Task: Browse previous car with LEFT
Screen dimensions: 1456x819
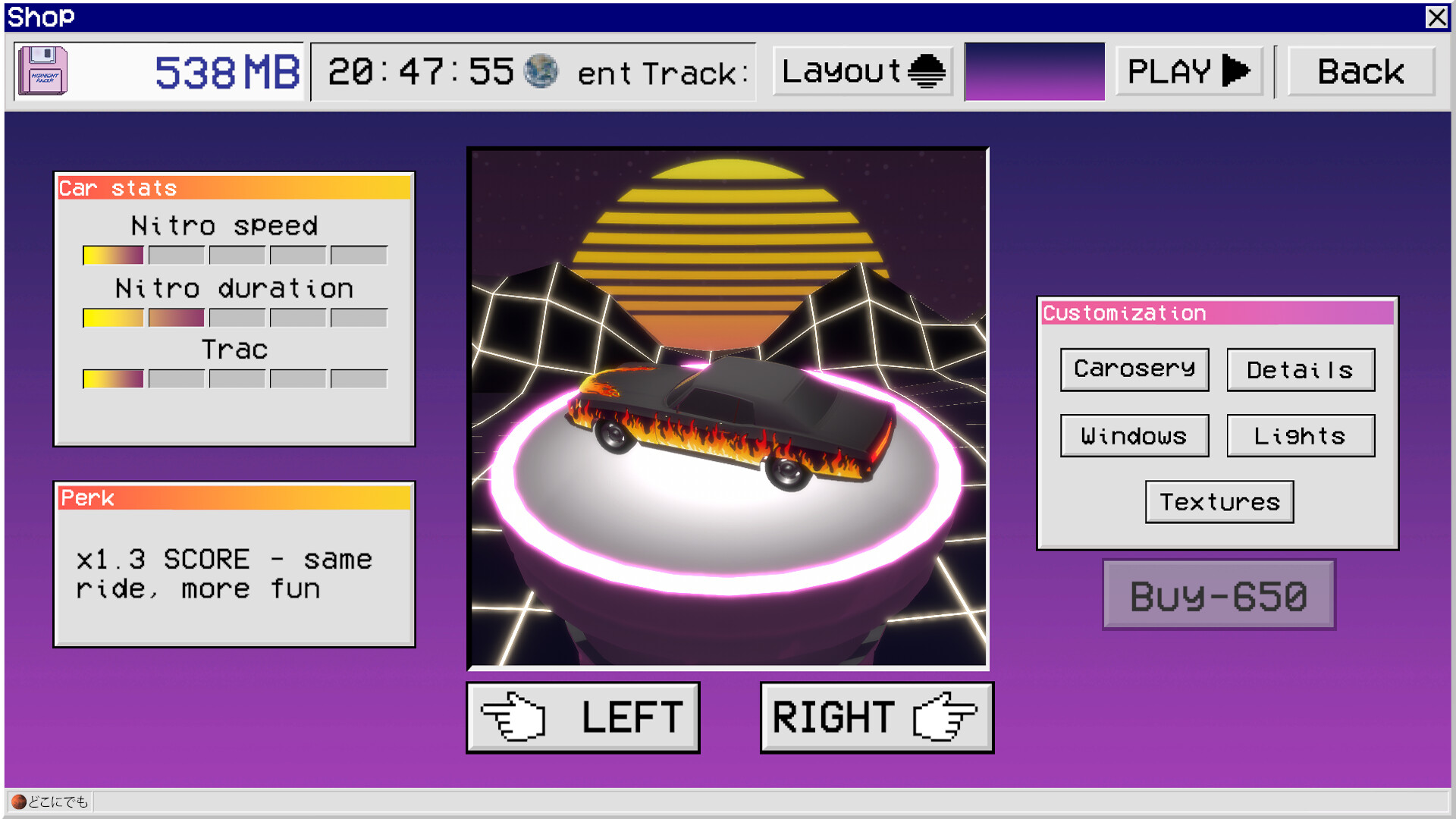Action: tap(582, 716)
